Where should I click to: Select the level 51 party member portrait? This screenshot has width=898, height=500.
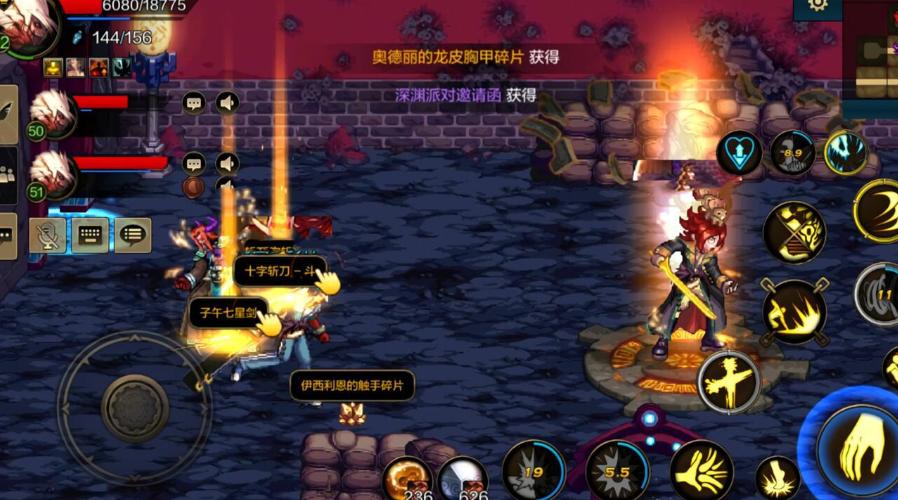click(x=52, y=172)
